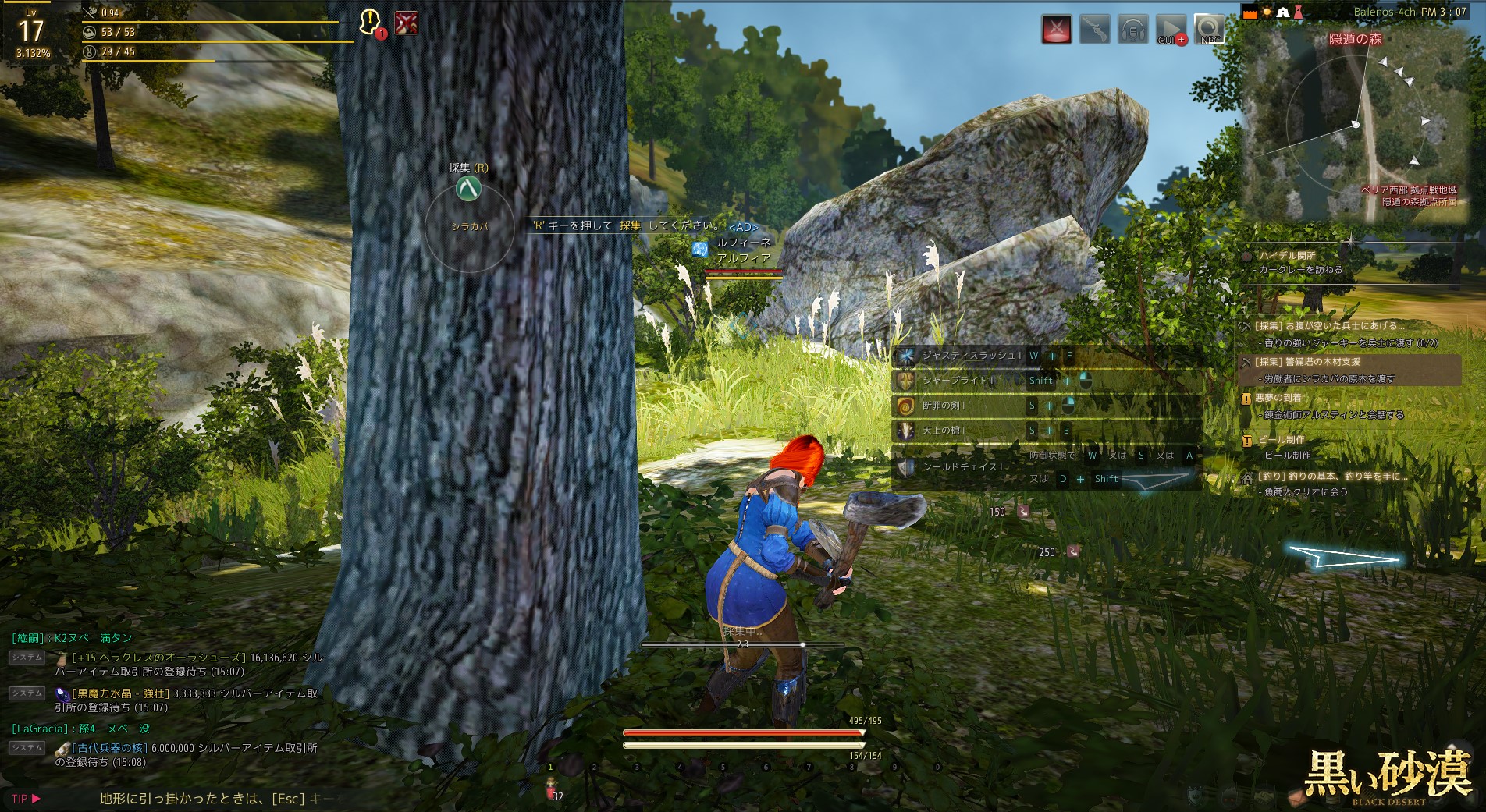Viewport: 1486px width, 812px height.
Task: Open the NPC search magnifier button
Action: [1209, 29]
